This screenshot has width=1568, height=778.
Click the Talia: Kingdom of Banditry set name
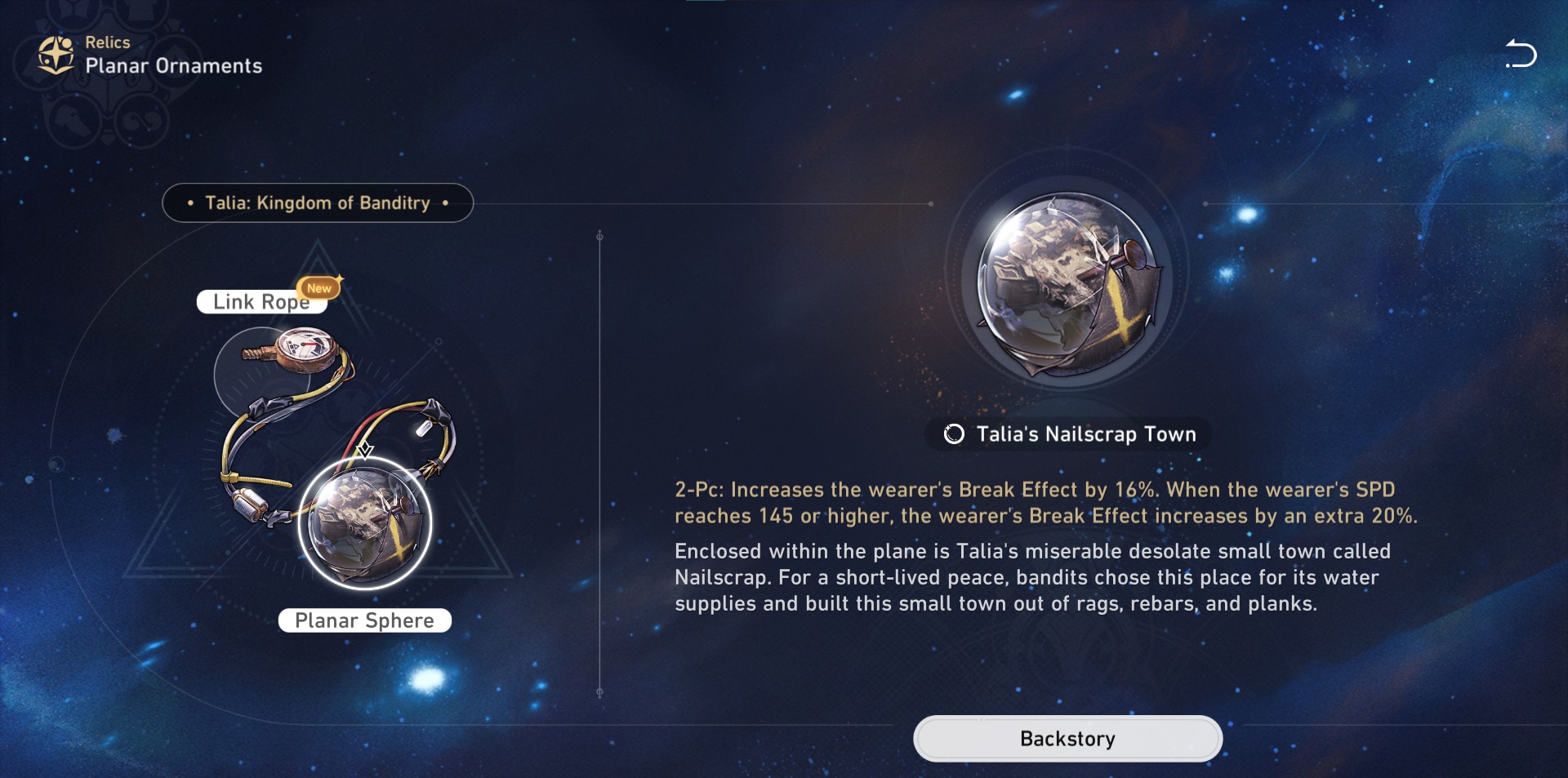point(318,202)
